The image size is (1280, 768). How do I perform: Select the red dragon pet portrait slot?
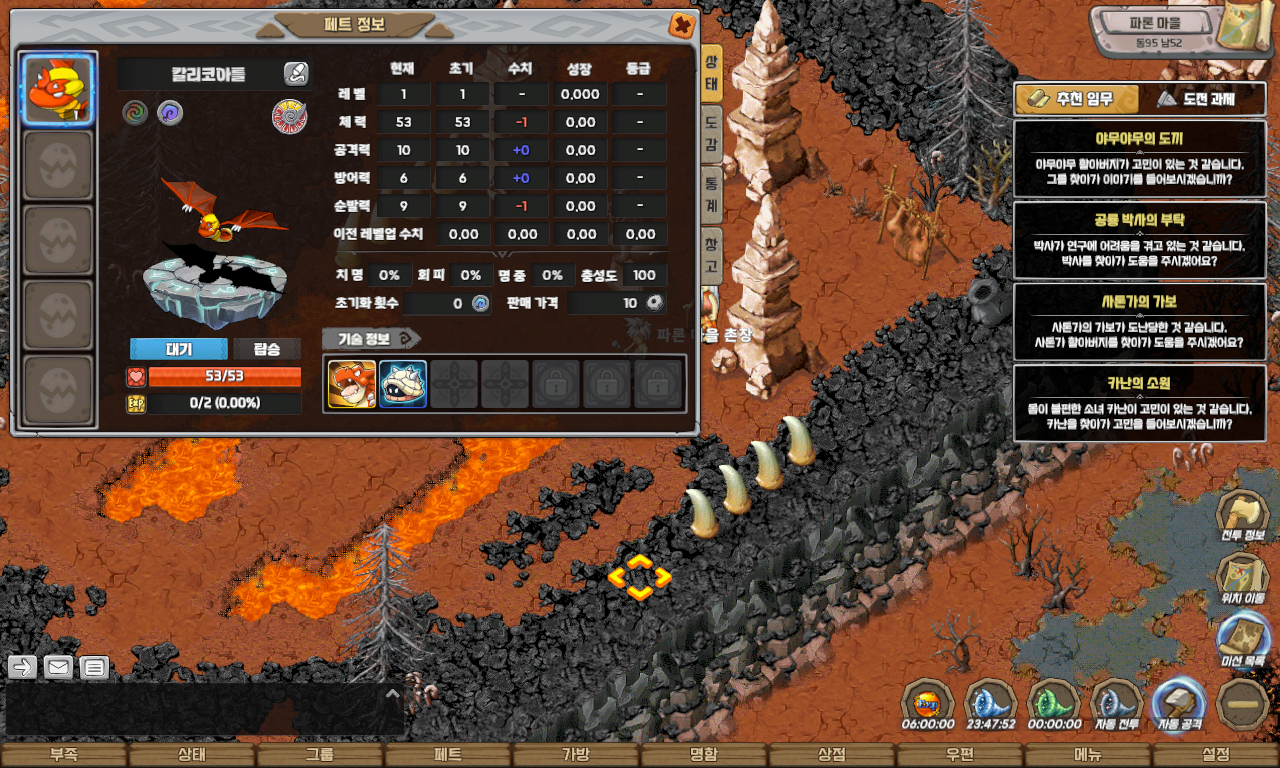[x=59, y=90]
